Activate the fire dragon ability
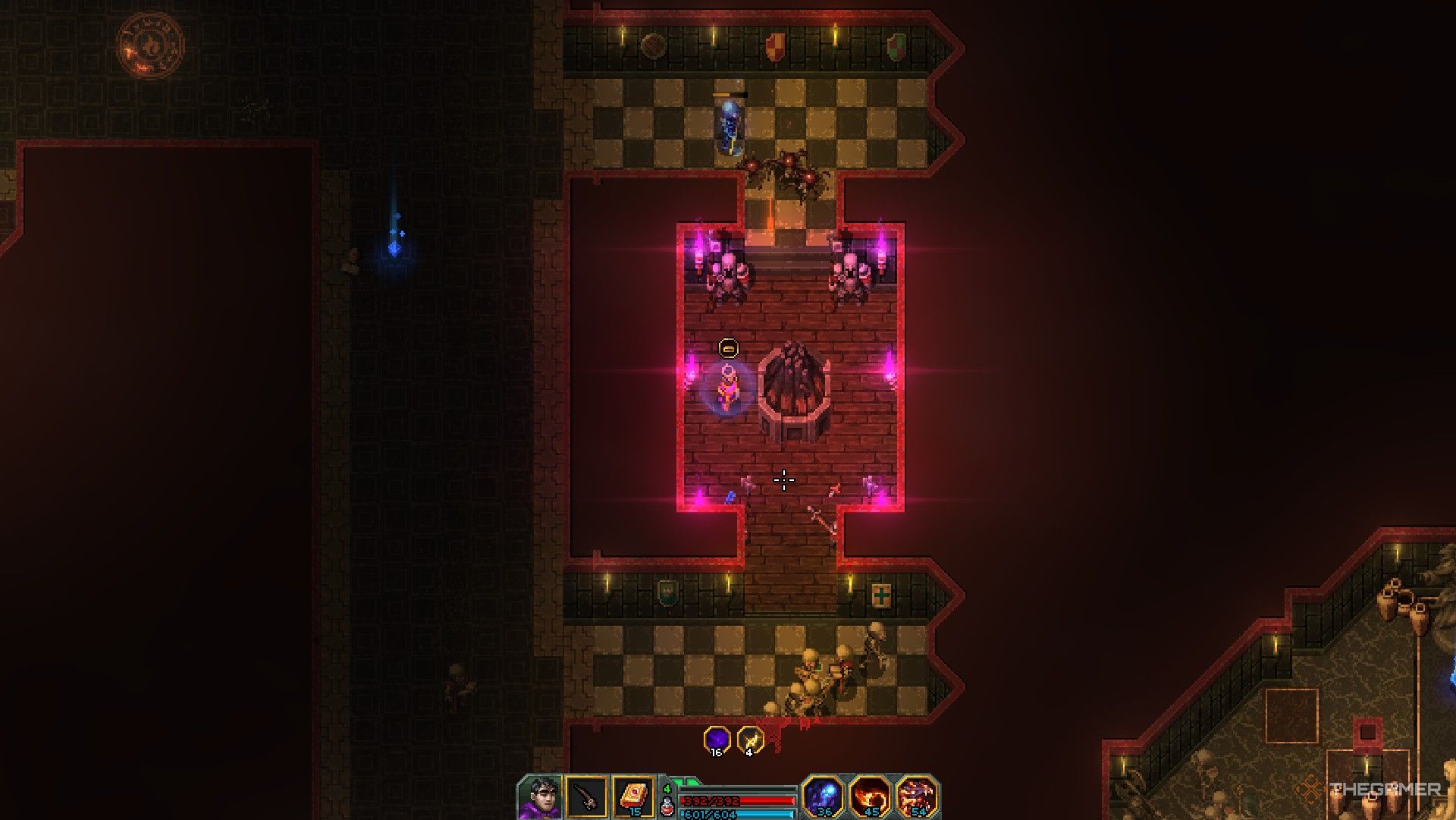Screen dimensions: 1456x820 coord(916,796)
